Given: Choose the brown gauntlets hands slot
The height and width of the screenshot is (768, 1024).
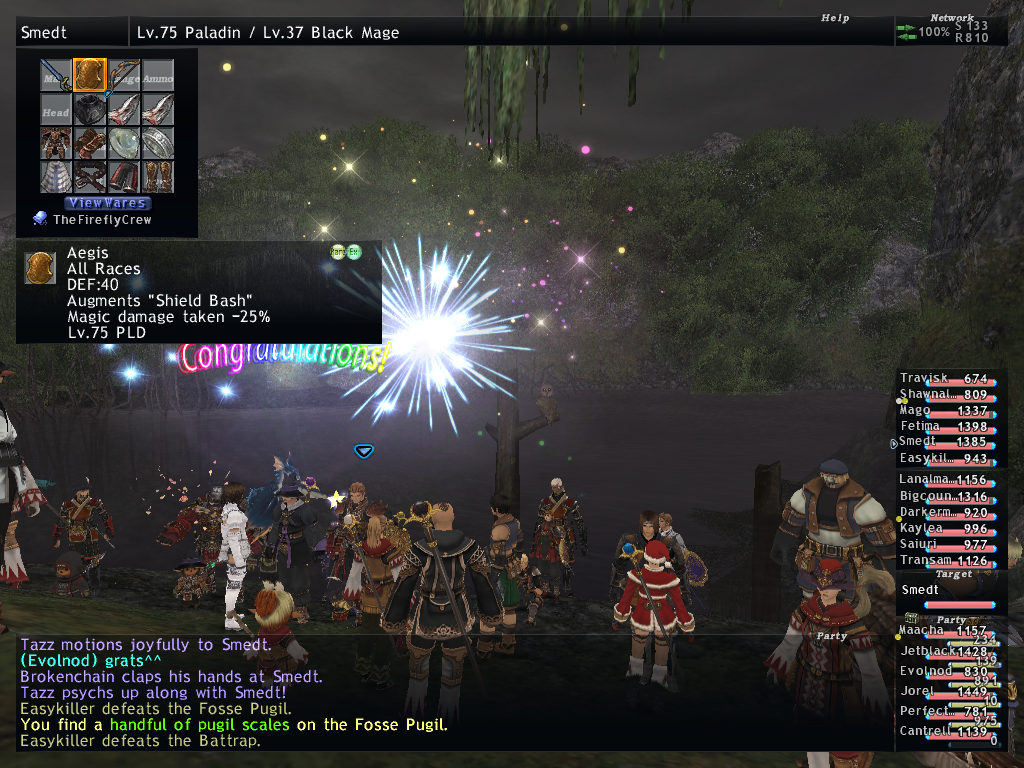Looking at the screenshot, I should [89, 143].
